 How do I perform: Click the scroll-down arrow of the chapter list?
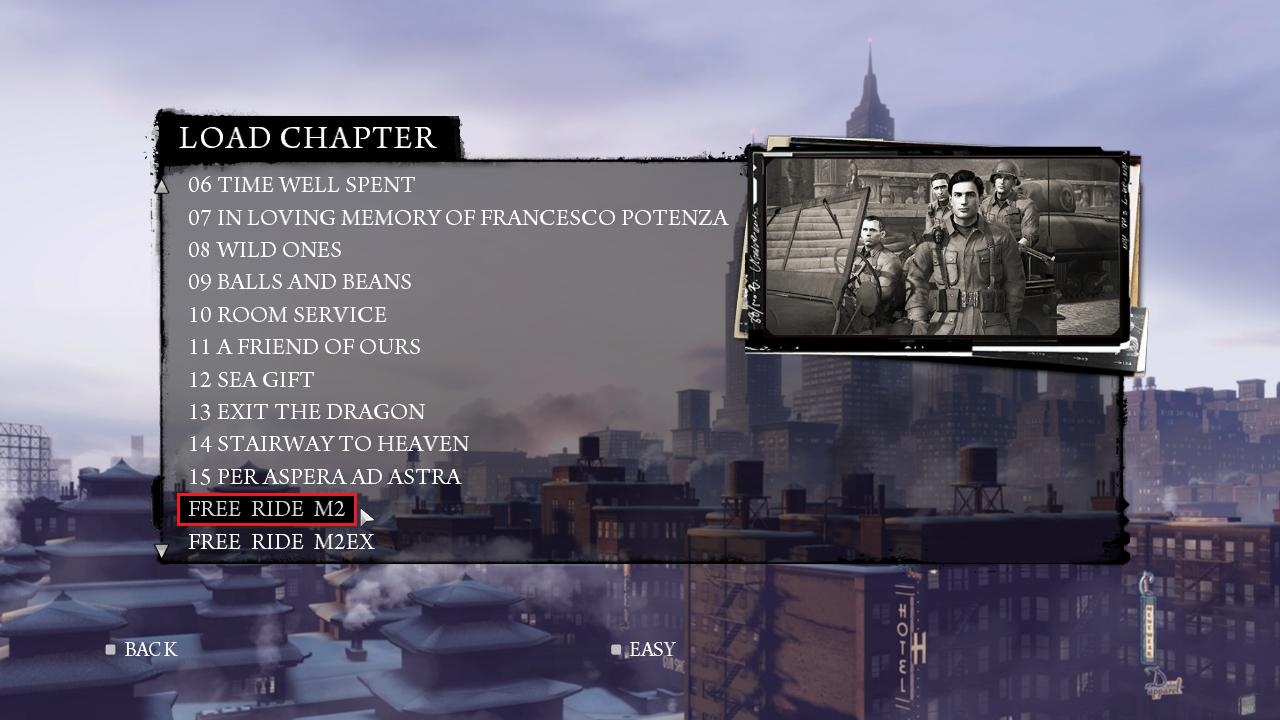coord(162,550)
